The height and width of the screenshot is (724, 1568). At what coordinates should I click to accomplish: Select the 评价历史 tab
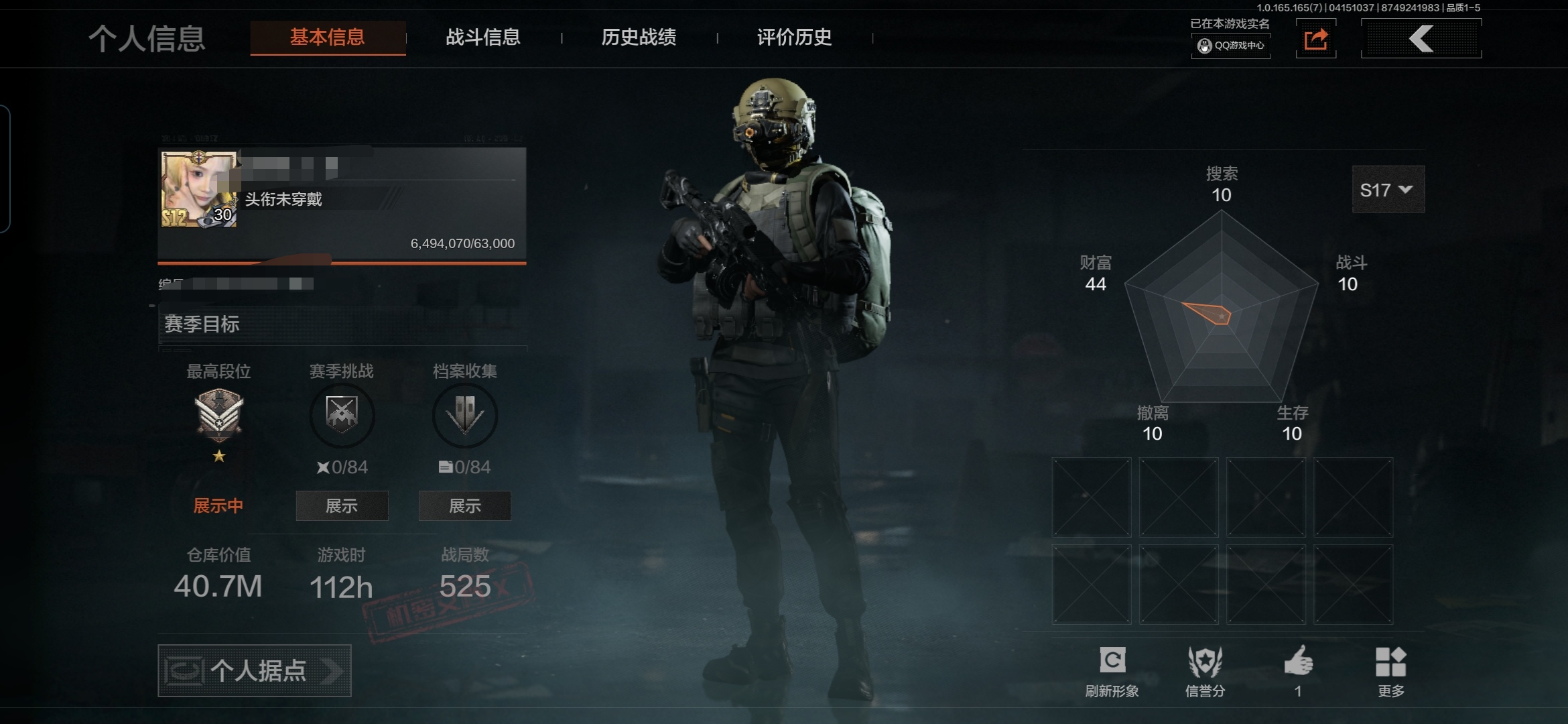794,38
